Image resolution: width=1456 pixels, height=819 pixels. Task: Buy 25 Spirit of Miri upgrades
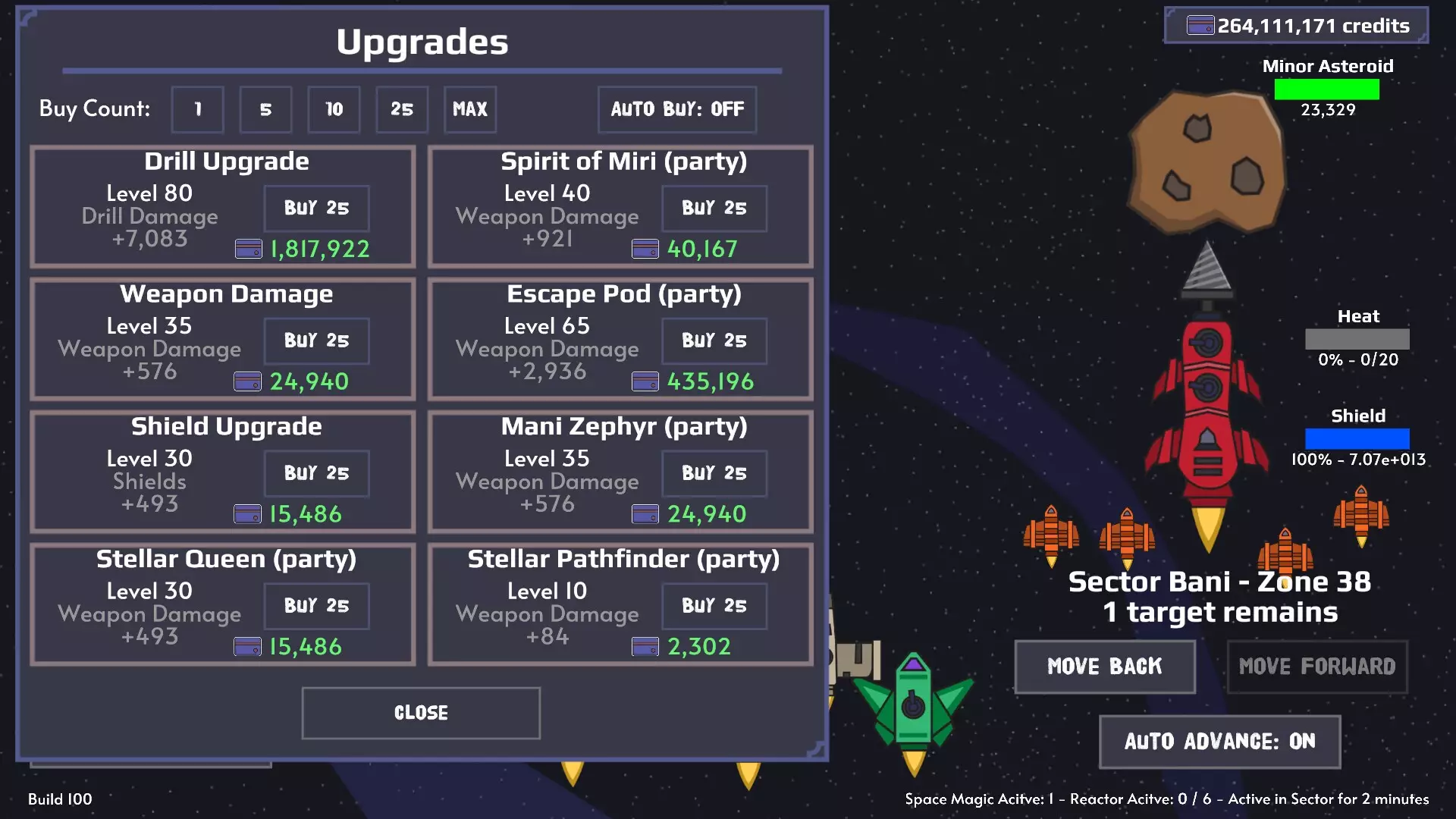pyautogui.click(x=714, y=208)
